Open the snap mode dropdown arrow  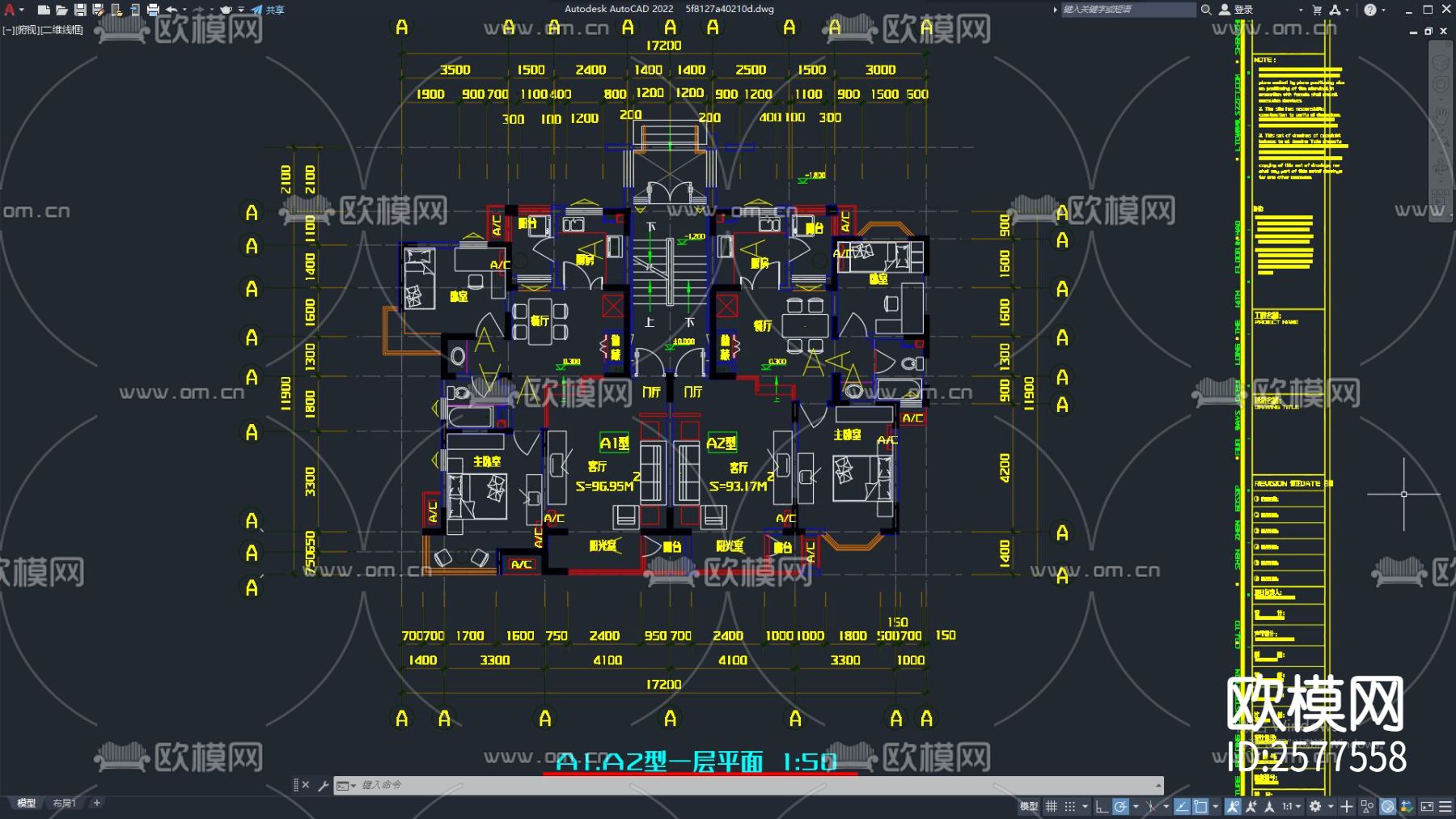pyautogui.click(x=1086, y=806)
